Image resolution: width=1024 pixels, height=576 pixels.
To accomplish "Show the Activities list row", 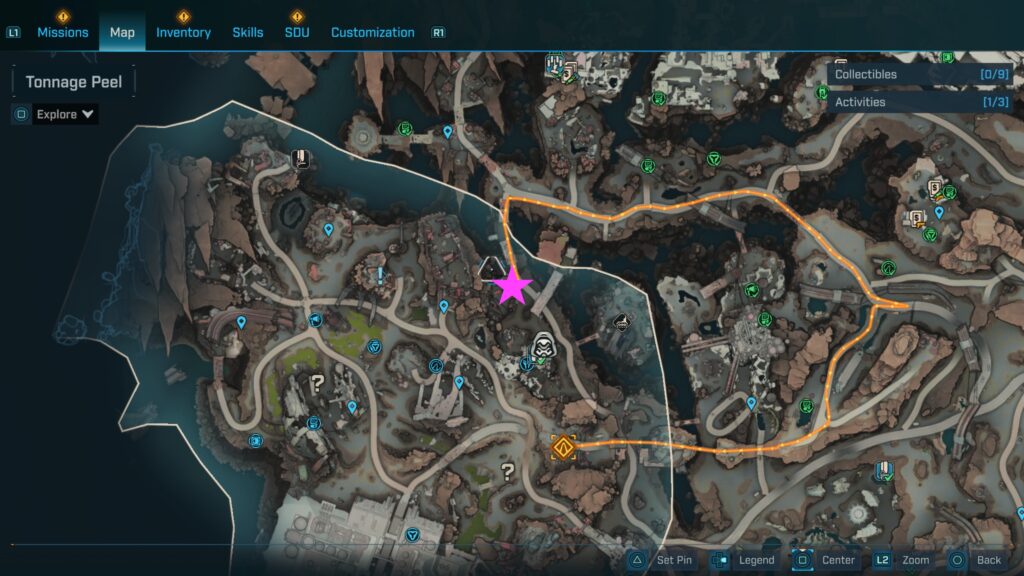I will click(920, 102).
